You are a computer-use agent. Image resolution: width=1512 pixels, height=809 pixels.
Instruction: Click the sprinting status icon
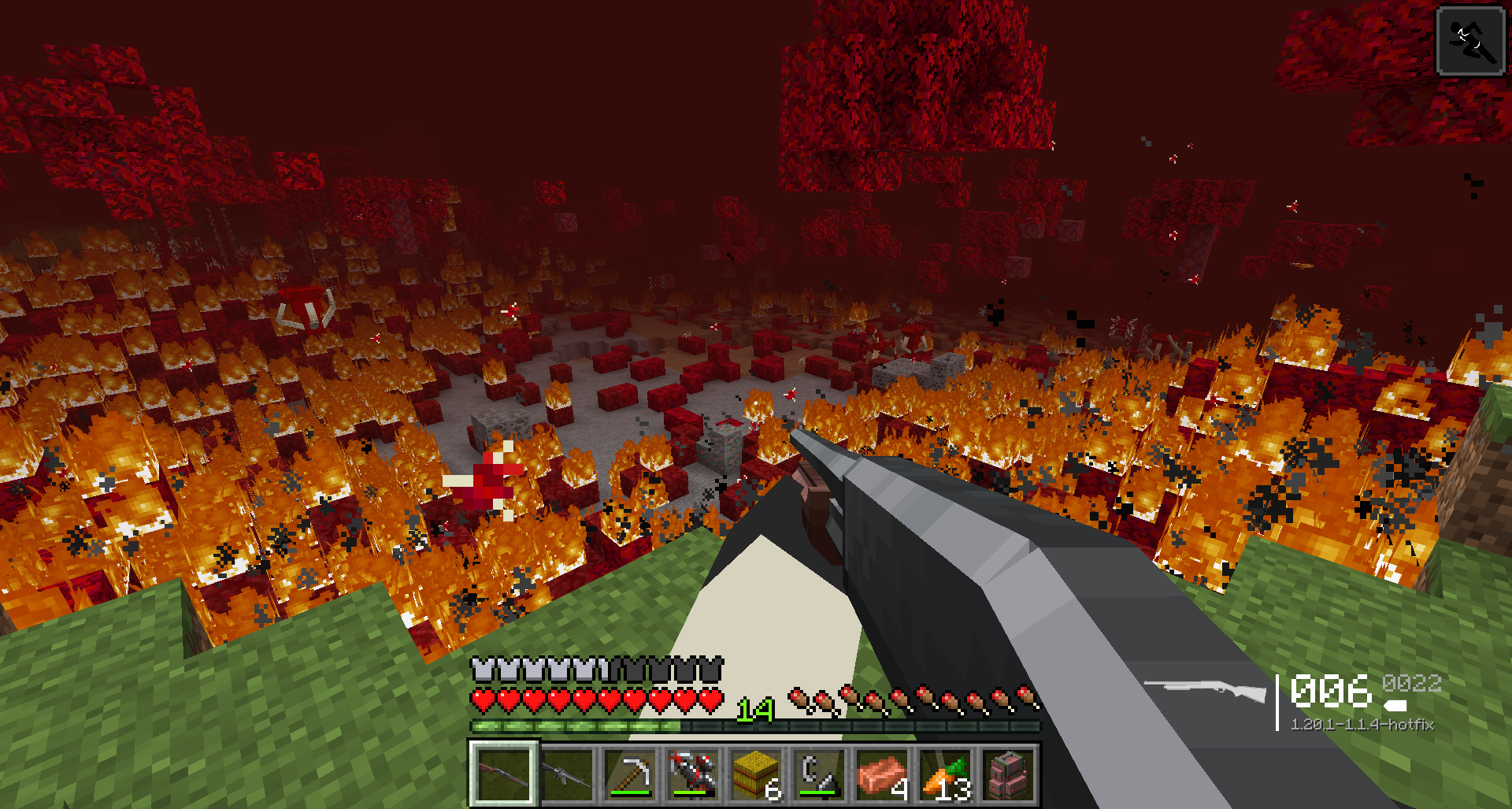click(1470, 41)
